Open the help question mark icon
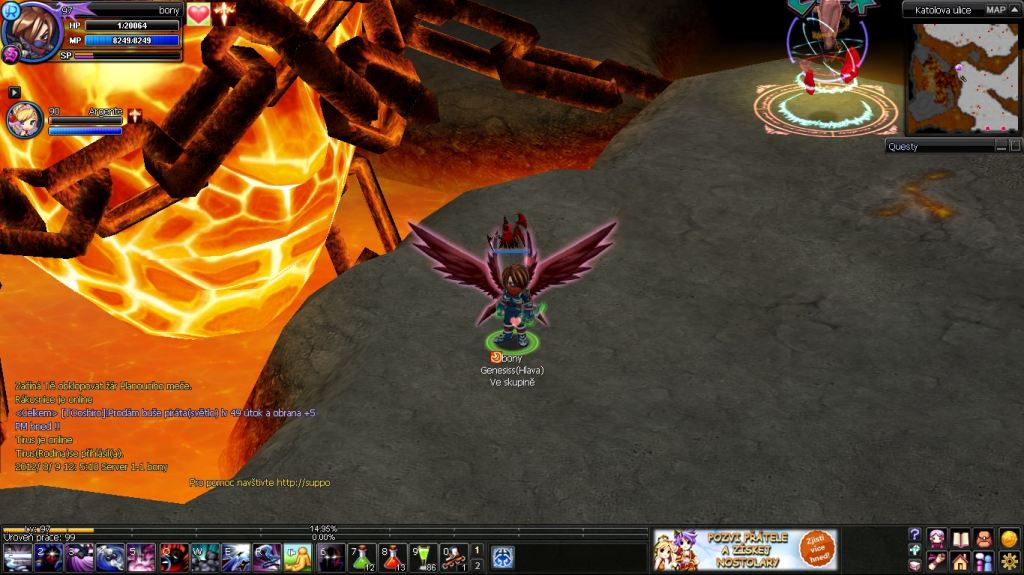This screenshot has width=1024, height=575. [914, 535]
